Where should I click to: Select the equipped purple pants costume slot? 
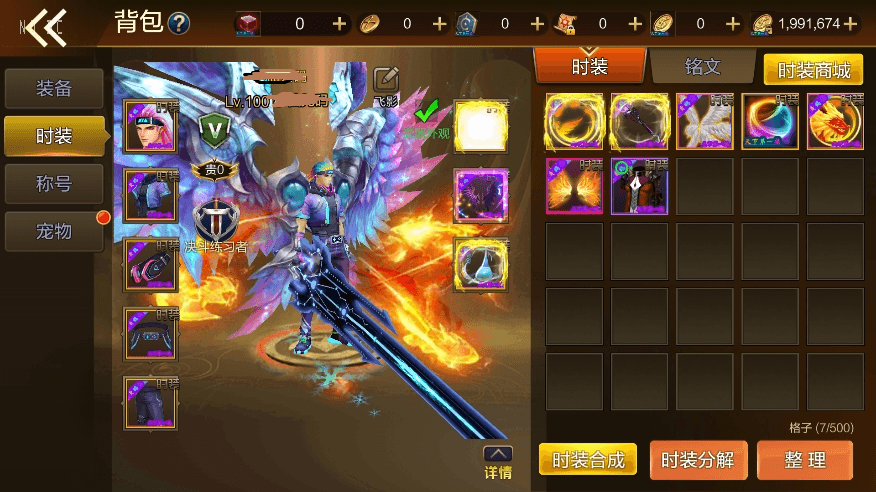click(151, 402)
